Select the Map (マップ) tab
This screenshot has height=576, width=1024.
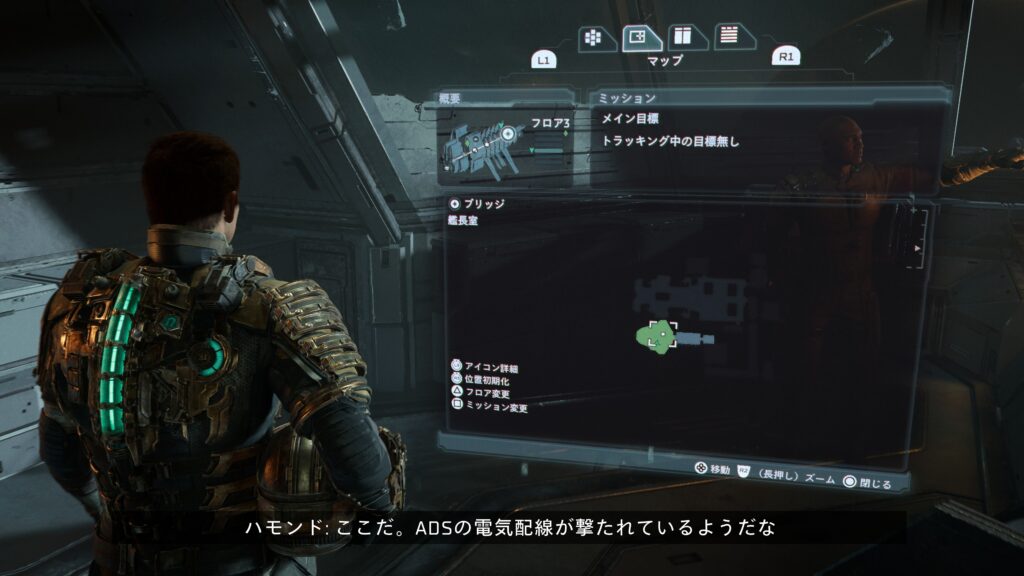click(x=641, y=38)
